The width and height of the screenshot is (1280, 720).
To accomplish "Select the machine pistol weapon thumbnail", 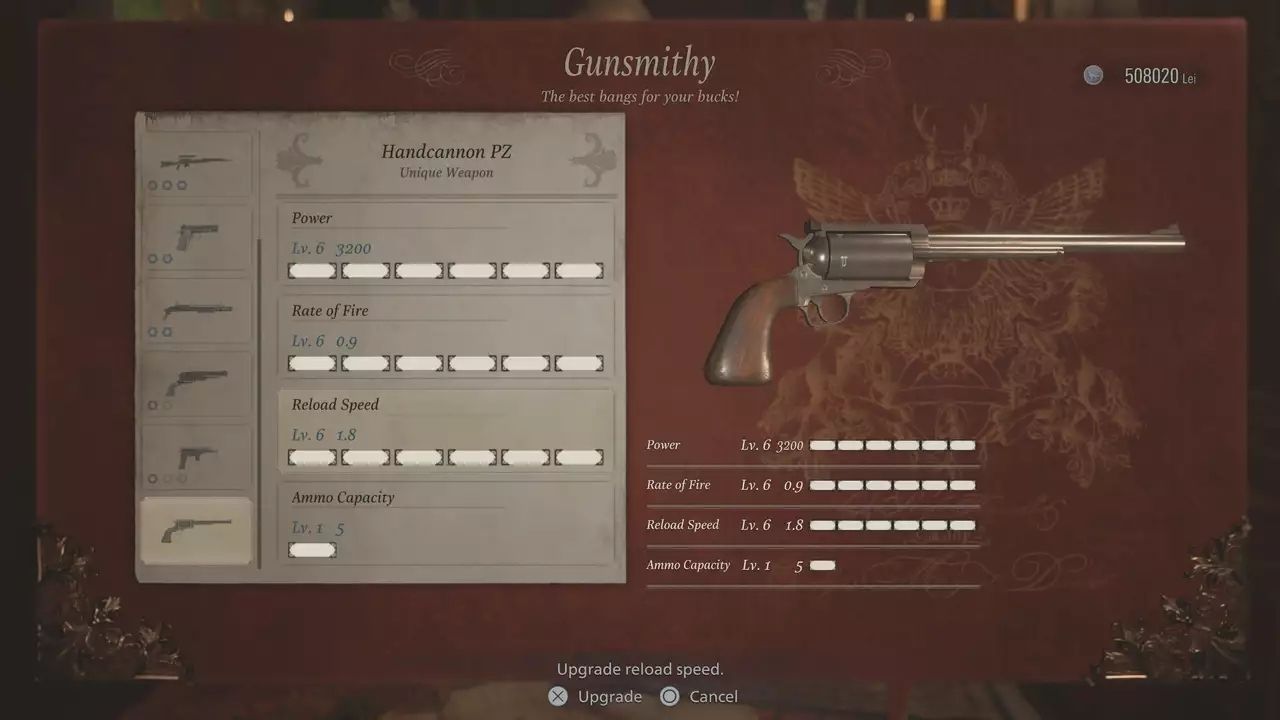I will 195,457.
